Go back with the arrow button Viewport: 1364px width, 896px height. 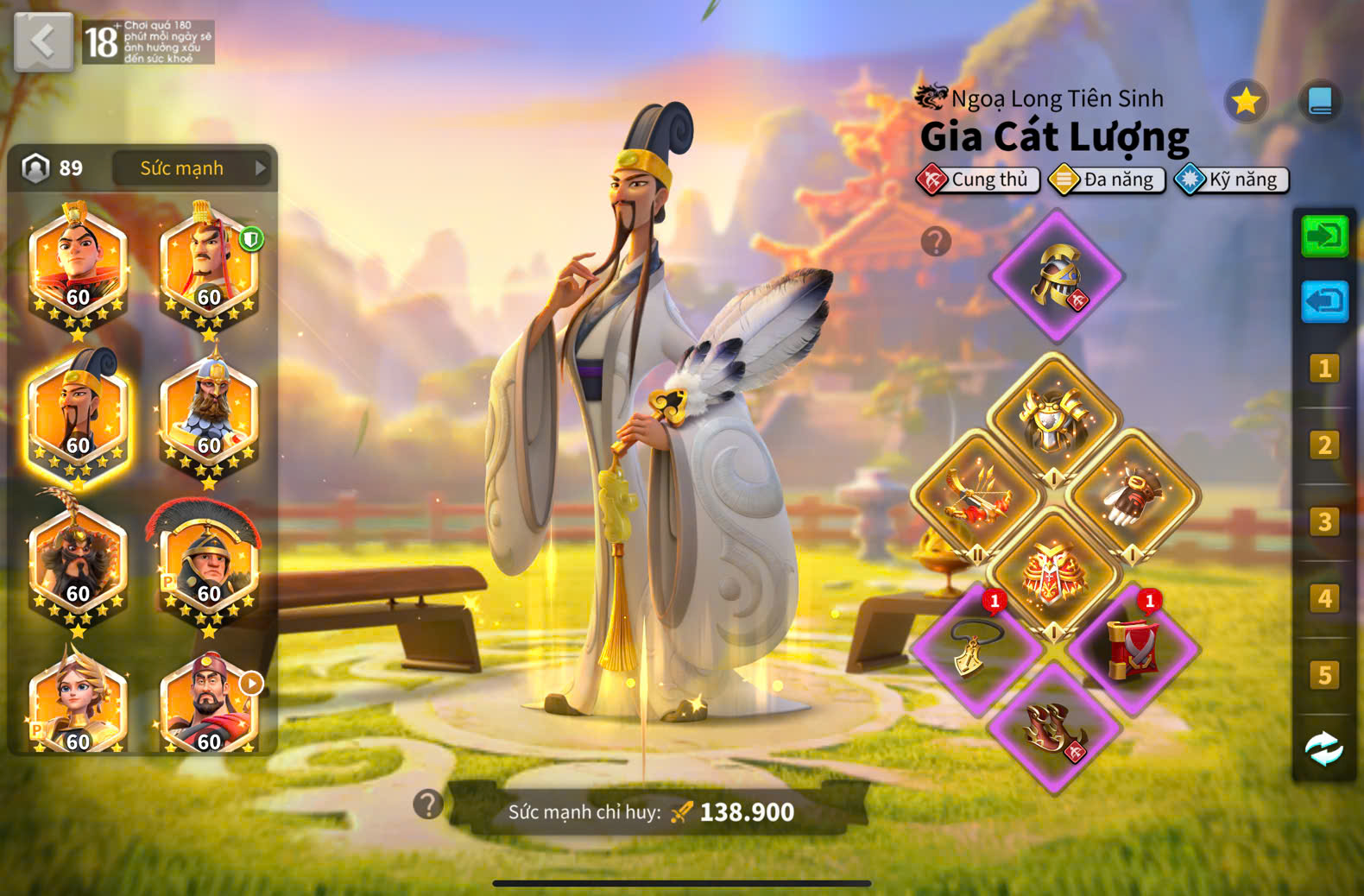pyautogui.click(x=43, y=41)
